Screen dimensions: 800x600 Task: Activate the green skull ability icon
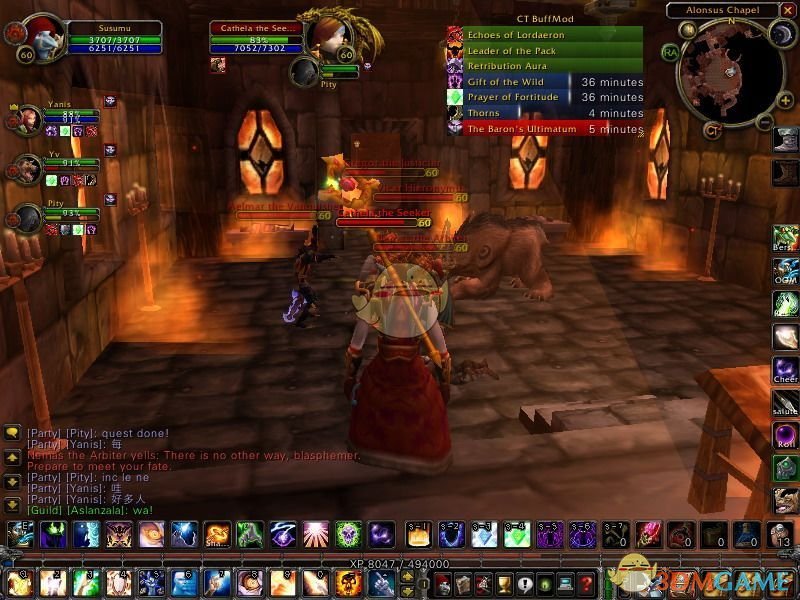click(x=347, y=534)
